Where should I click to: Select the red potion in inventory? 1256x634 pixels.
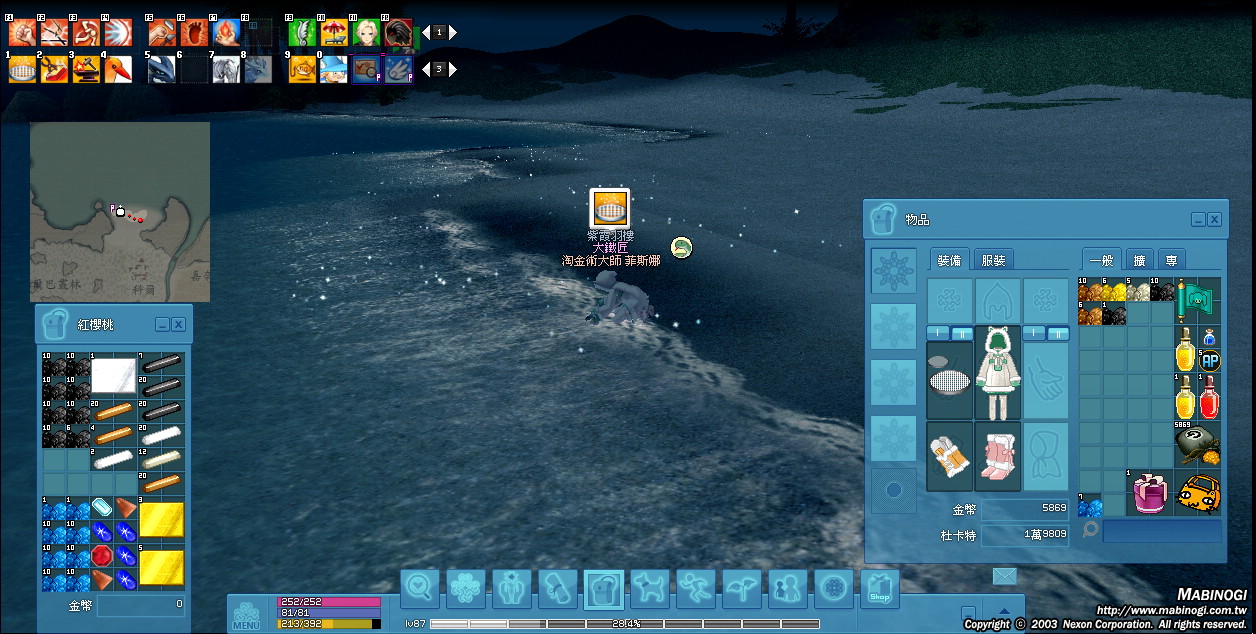(x=1209, y=398)
